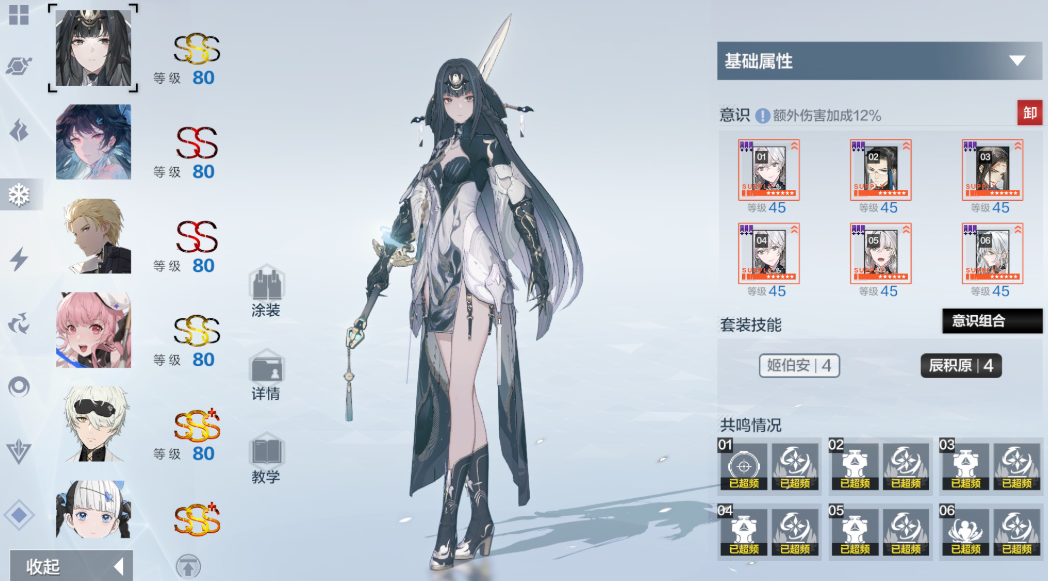Open resonance slot 01 crosshair skill
Image resolution: width=1048 pixels, height=581 pixels.
[x=741, y=466]
